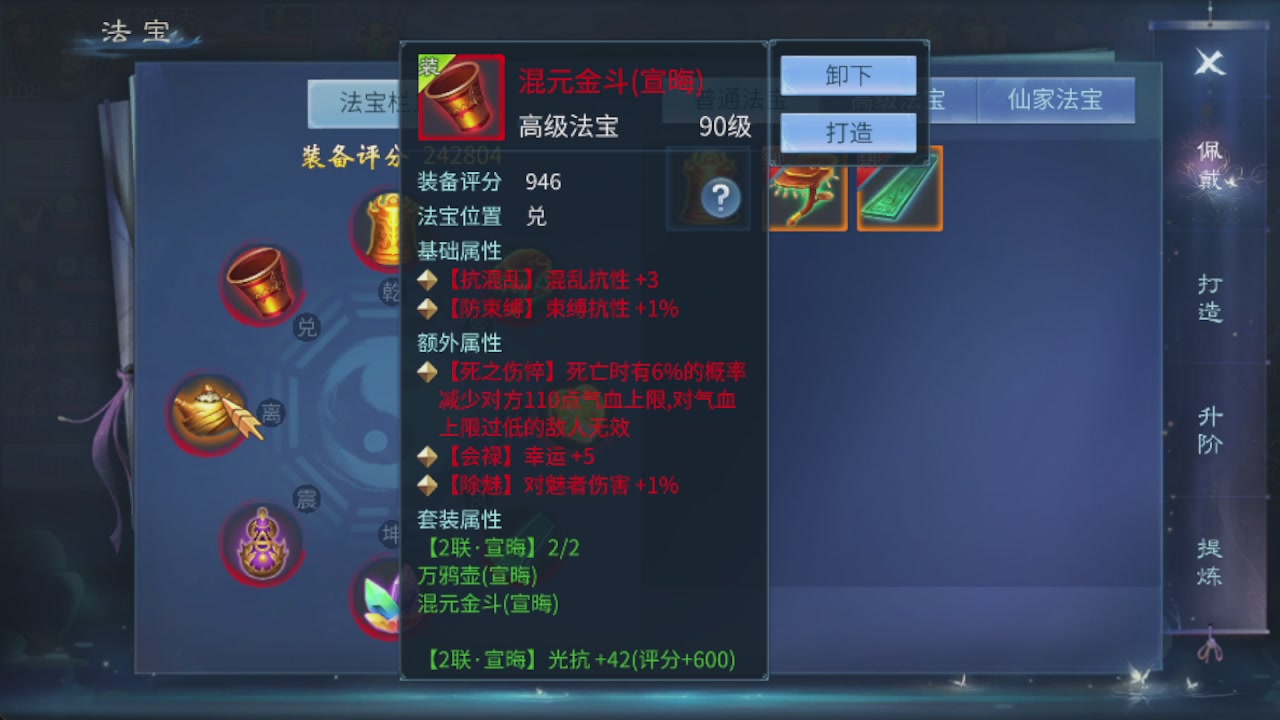Screen dimensions: 1280x720
Task: Click the question mark mystery treasure slot
Action: click(x=708, y=192)
